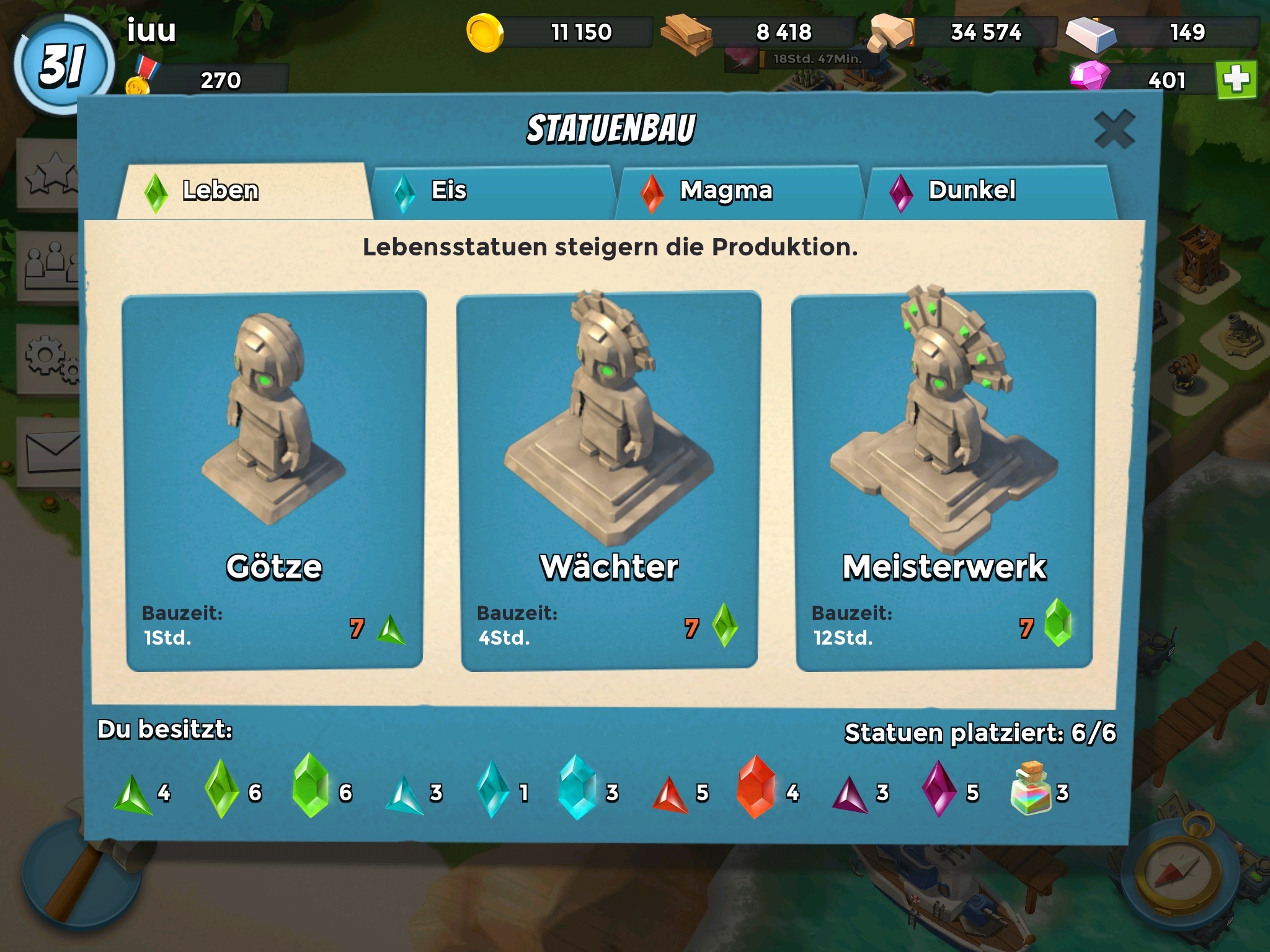Open the compass map button
The width and height of the screenshot is (1270, 952).
[x=1176, y=879]
